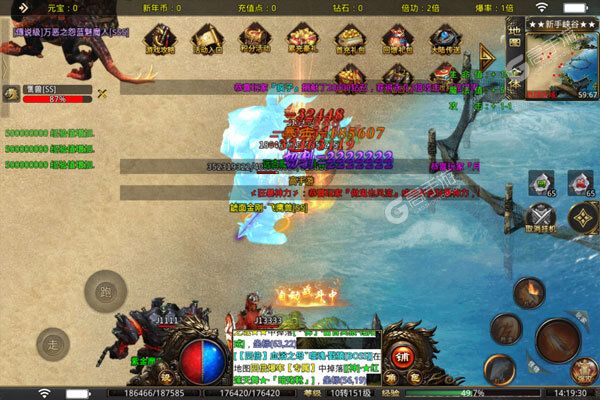Tap the 走 walk button
Screen dimensions: 600x400
(54, 345)
